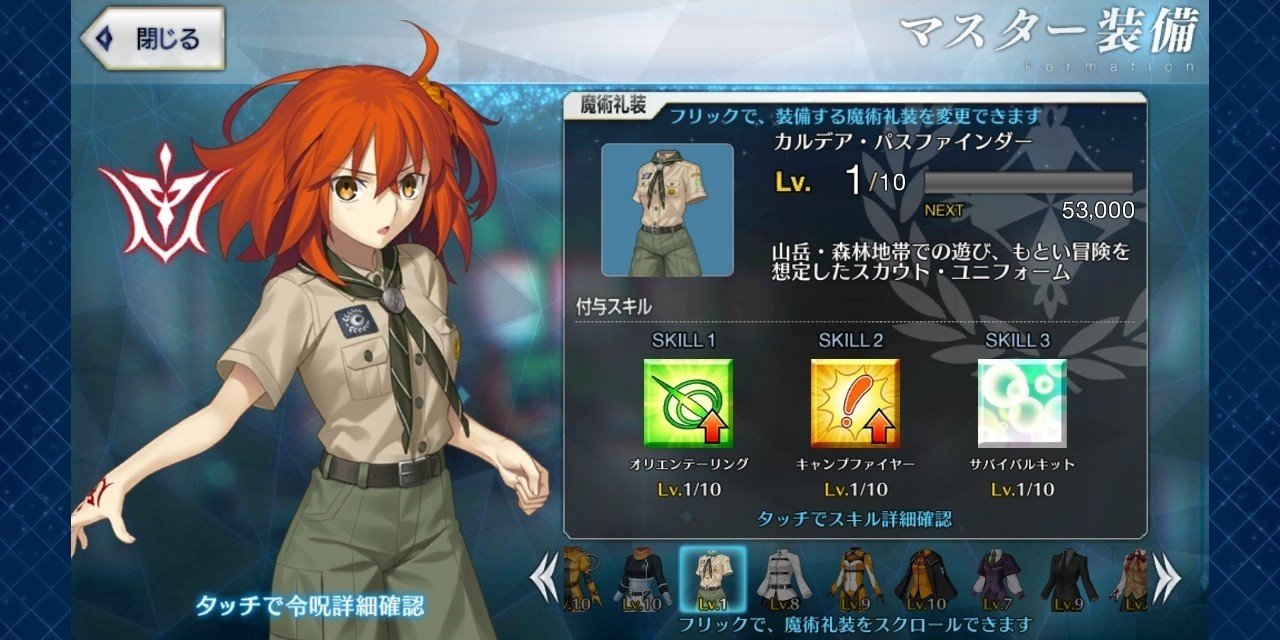The image size is (1280, 640).
Task: Tap the Chaldea Pathfinder uniform preview image
Action: point(667,210)
